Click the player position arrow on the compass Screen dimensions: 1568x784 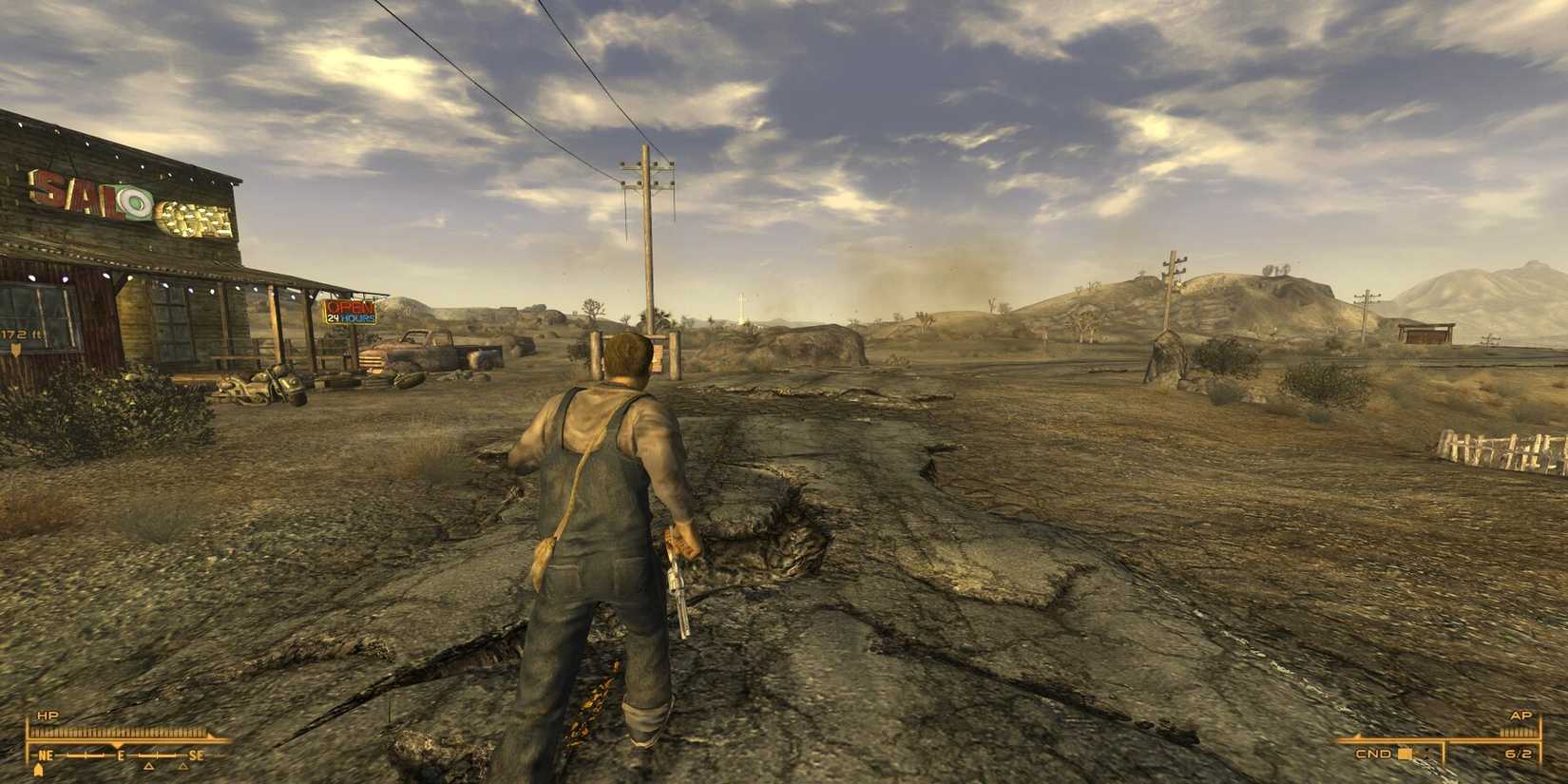tap(39, 769)
